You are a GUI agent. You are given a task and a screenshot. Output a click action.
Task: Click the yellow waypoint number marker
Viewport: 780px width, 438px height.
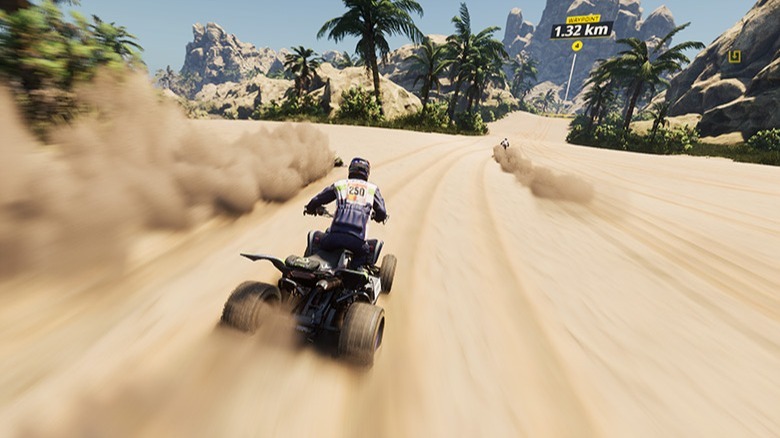pyautogui.click(x=577, y=46)
